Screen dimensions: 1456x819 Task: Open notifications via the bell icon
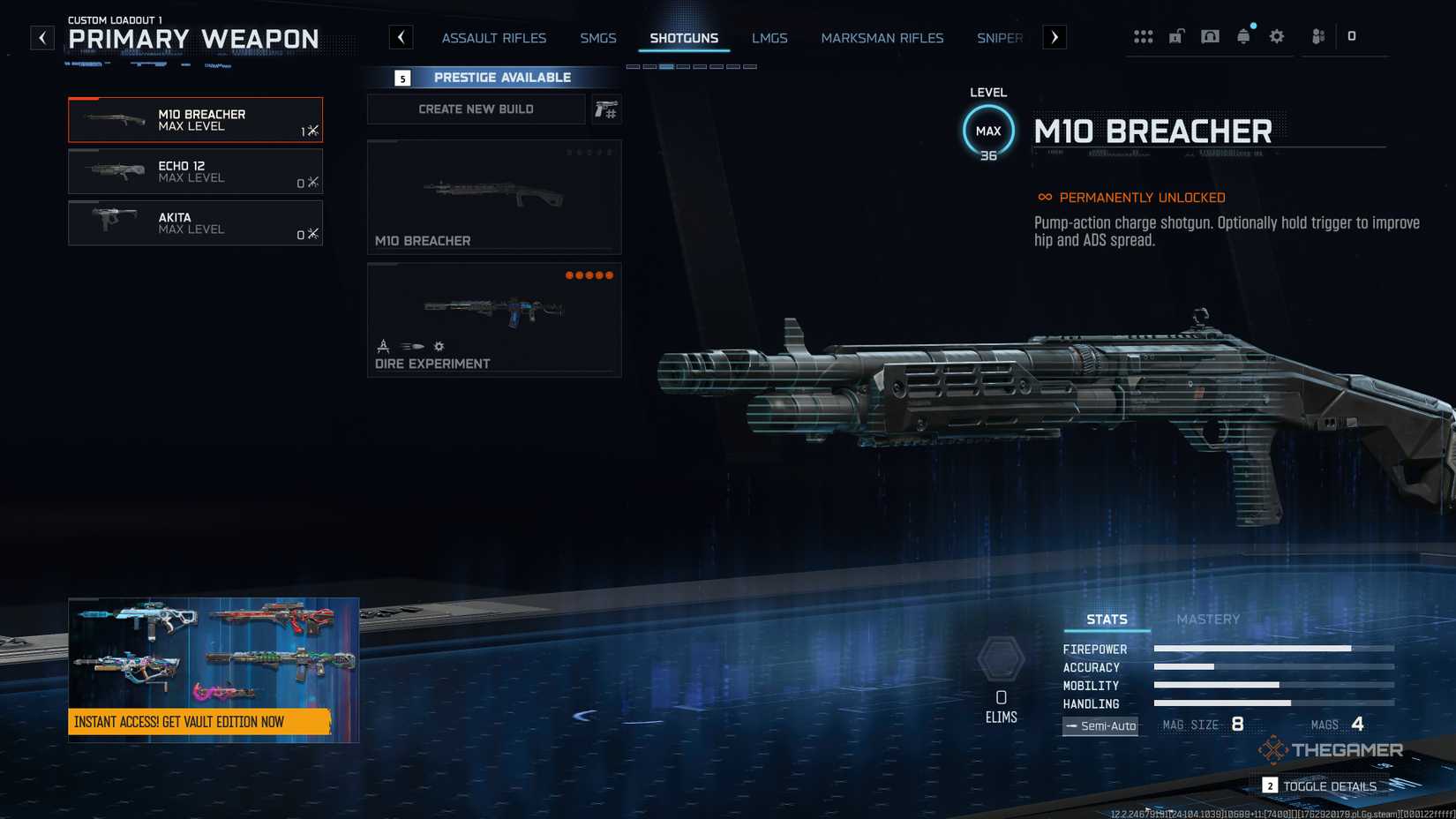pyautogui.click(x=1243, y=37)
